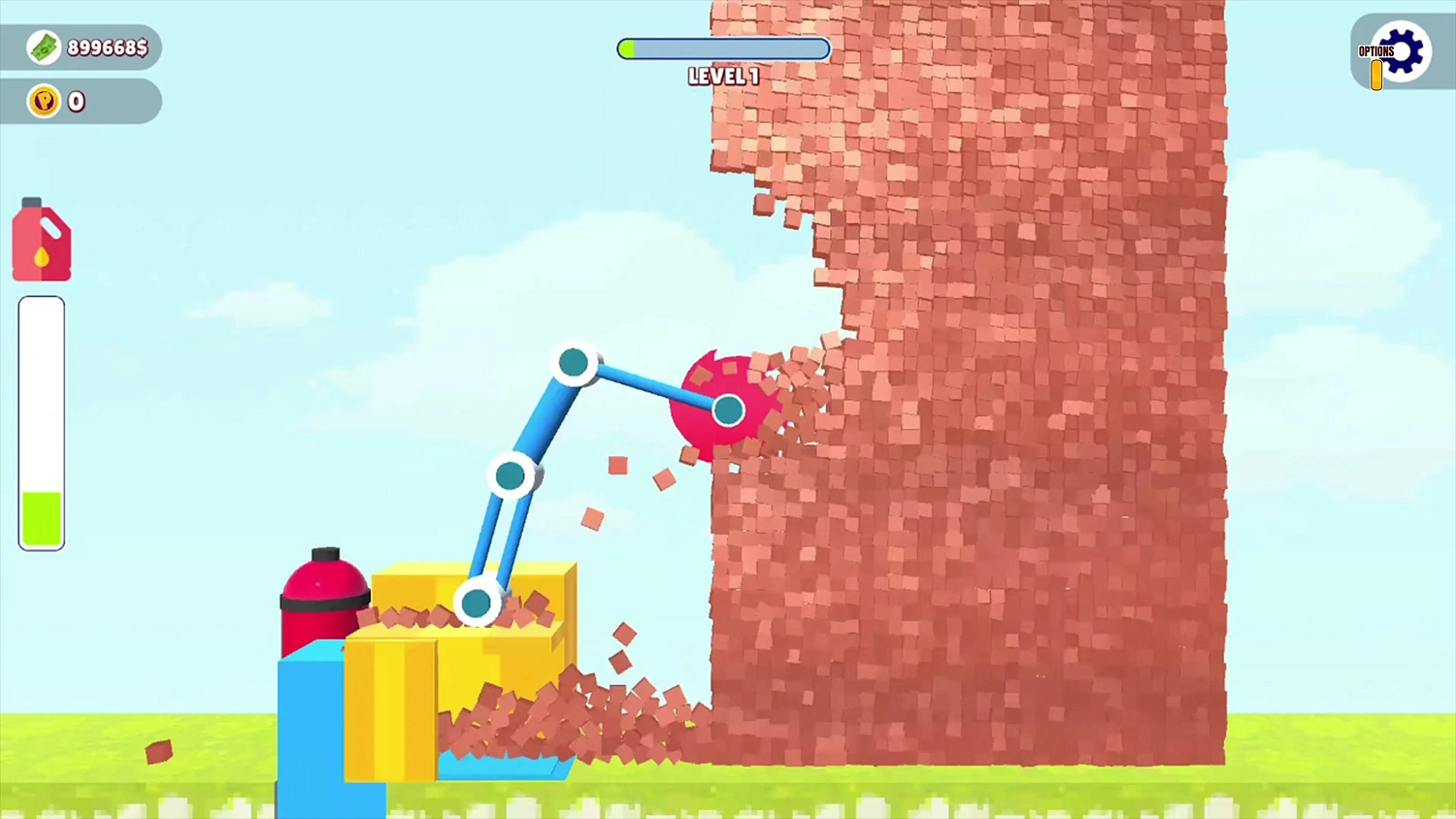Toggle the arm's middle elbow joint
Image resolution: width=1456 pixels, height=819 pixels.
(x=510, y=475)
